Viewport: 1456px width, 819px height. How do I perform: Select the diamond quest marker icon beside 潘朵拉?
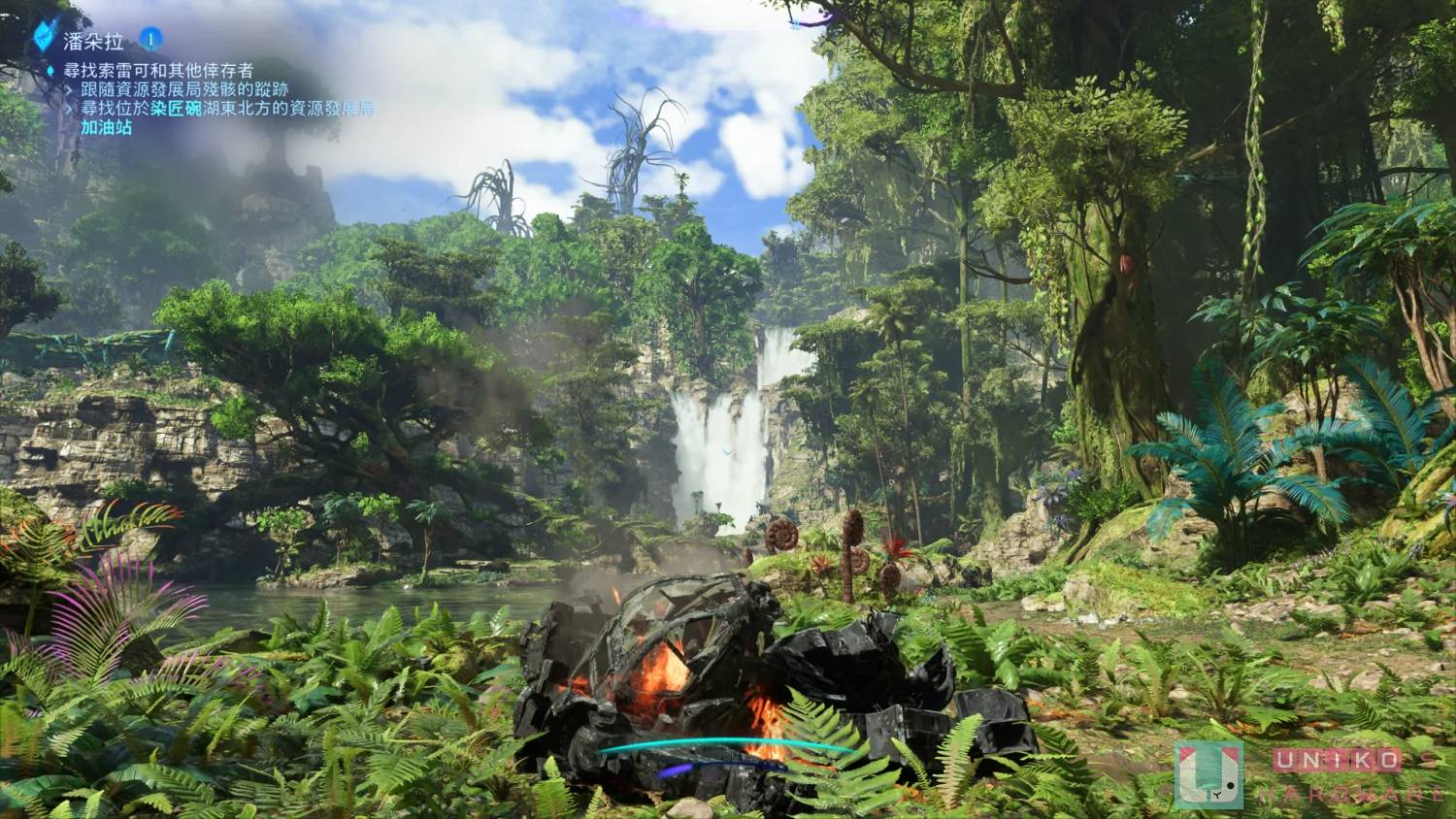[x=44, y=34]
